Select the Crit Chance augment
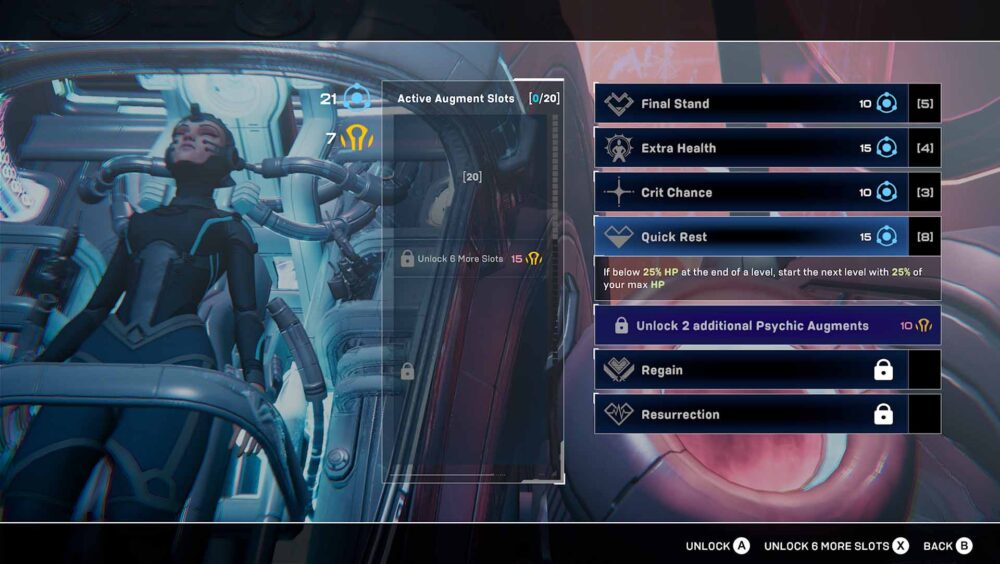This screenshot has height=564, width=1000. 750,192
